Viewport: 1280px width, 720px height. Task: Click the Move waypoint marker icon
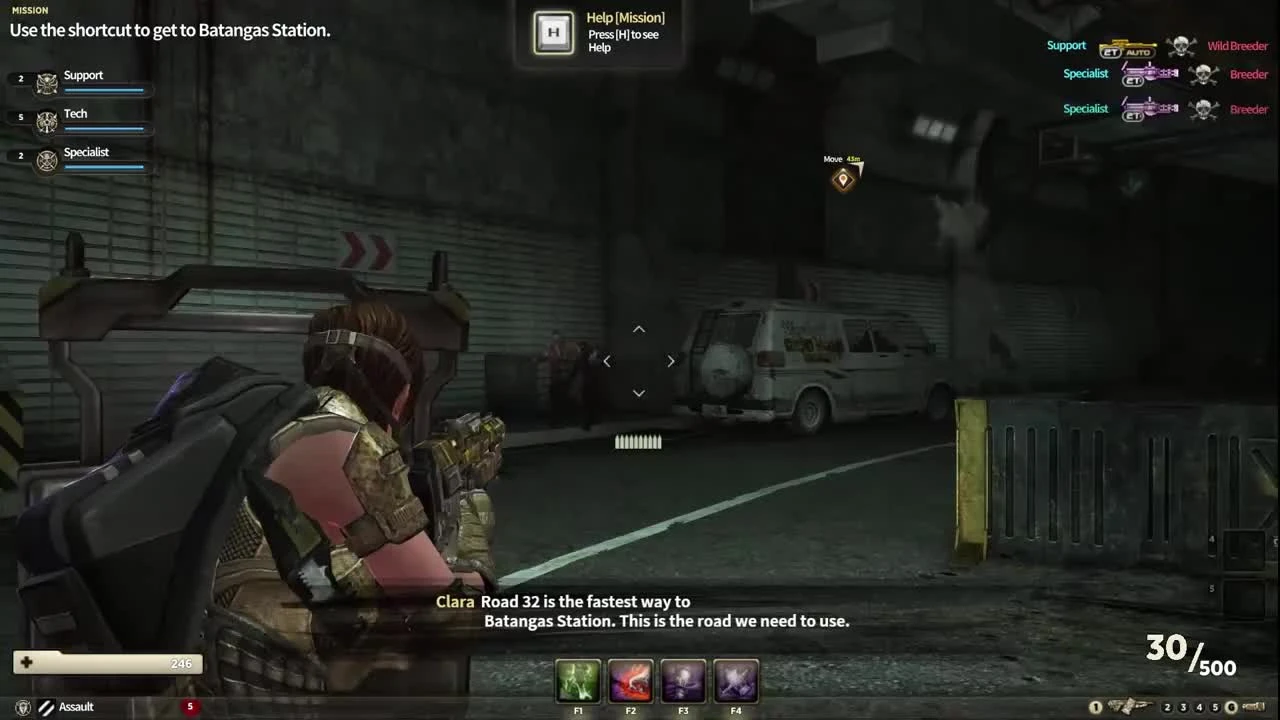pyautogui.click(x=843, y=178)
